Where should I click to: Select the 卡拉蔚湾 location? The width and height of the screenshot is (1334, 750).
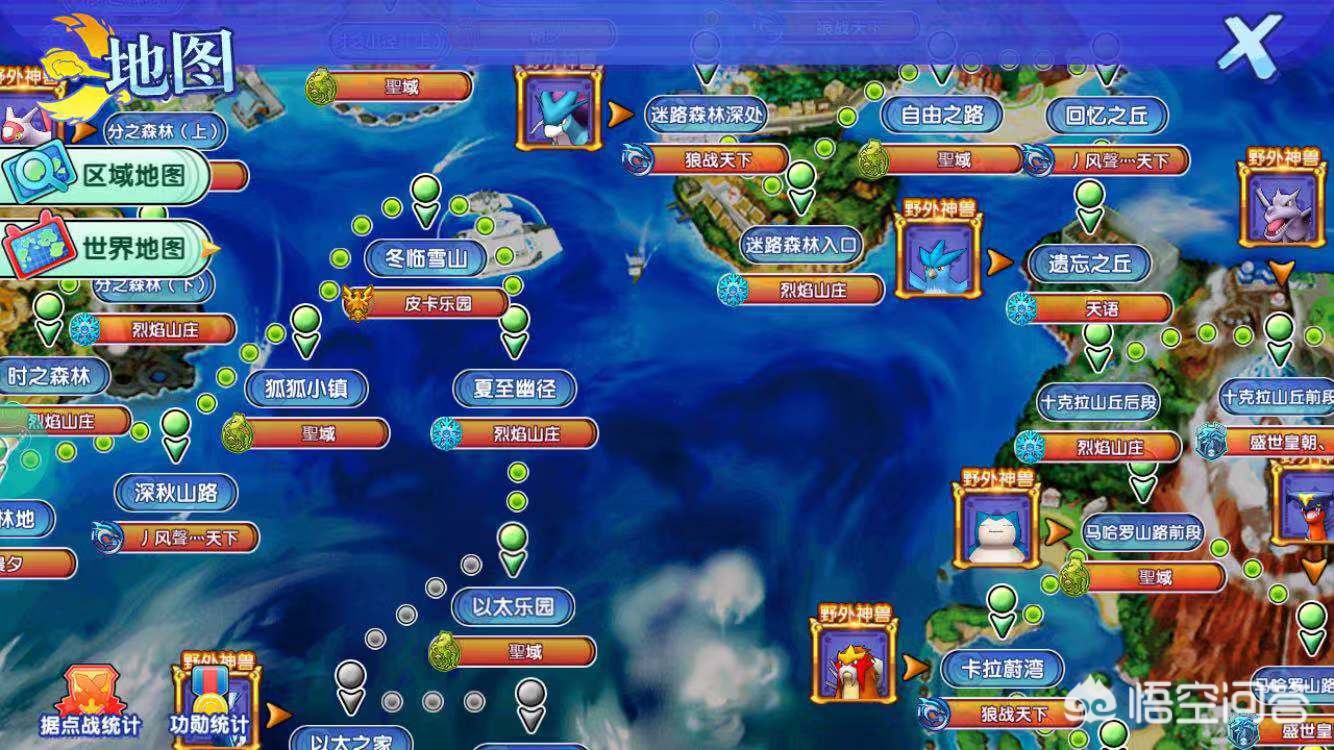tap(1002, 668)
